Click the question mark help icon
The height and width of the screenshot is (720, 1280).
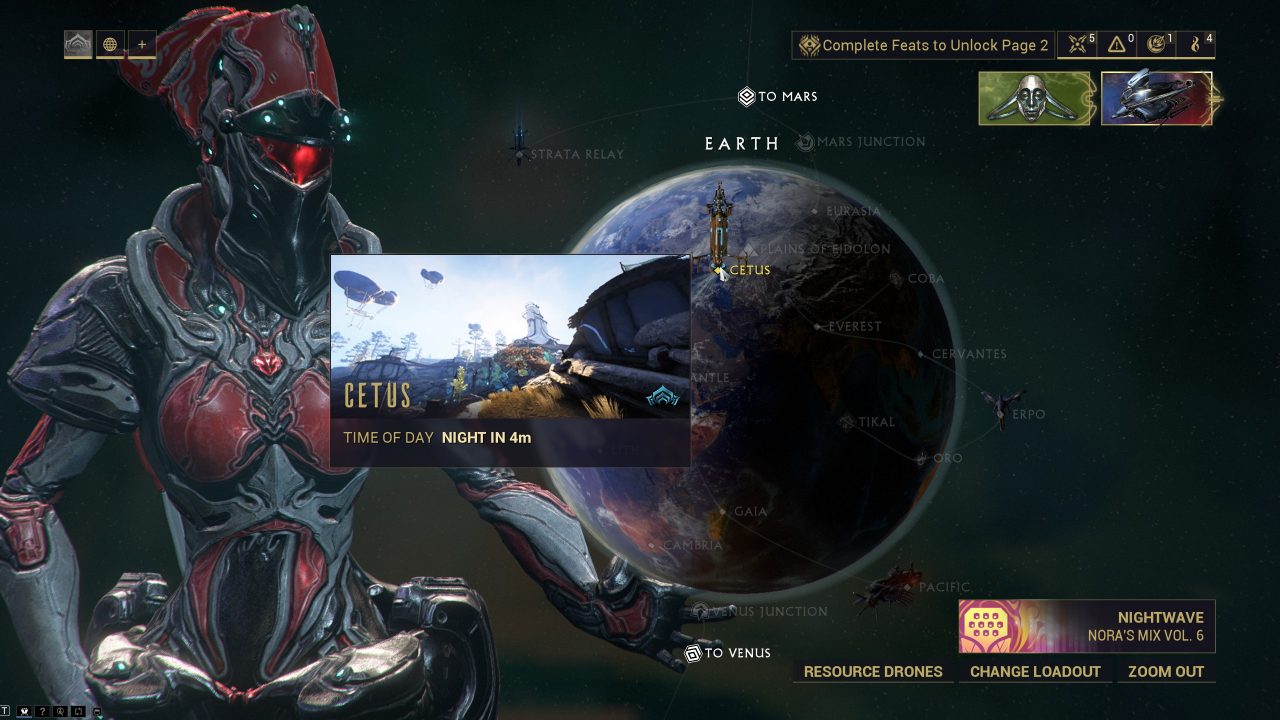coord(42,710)
